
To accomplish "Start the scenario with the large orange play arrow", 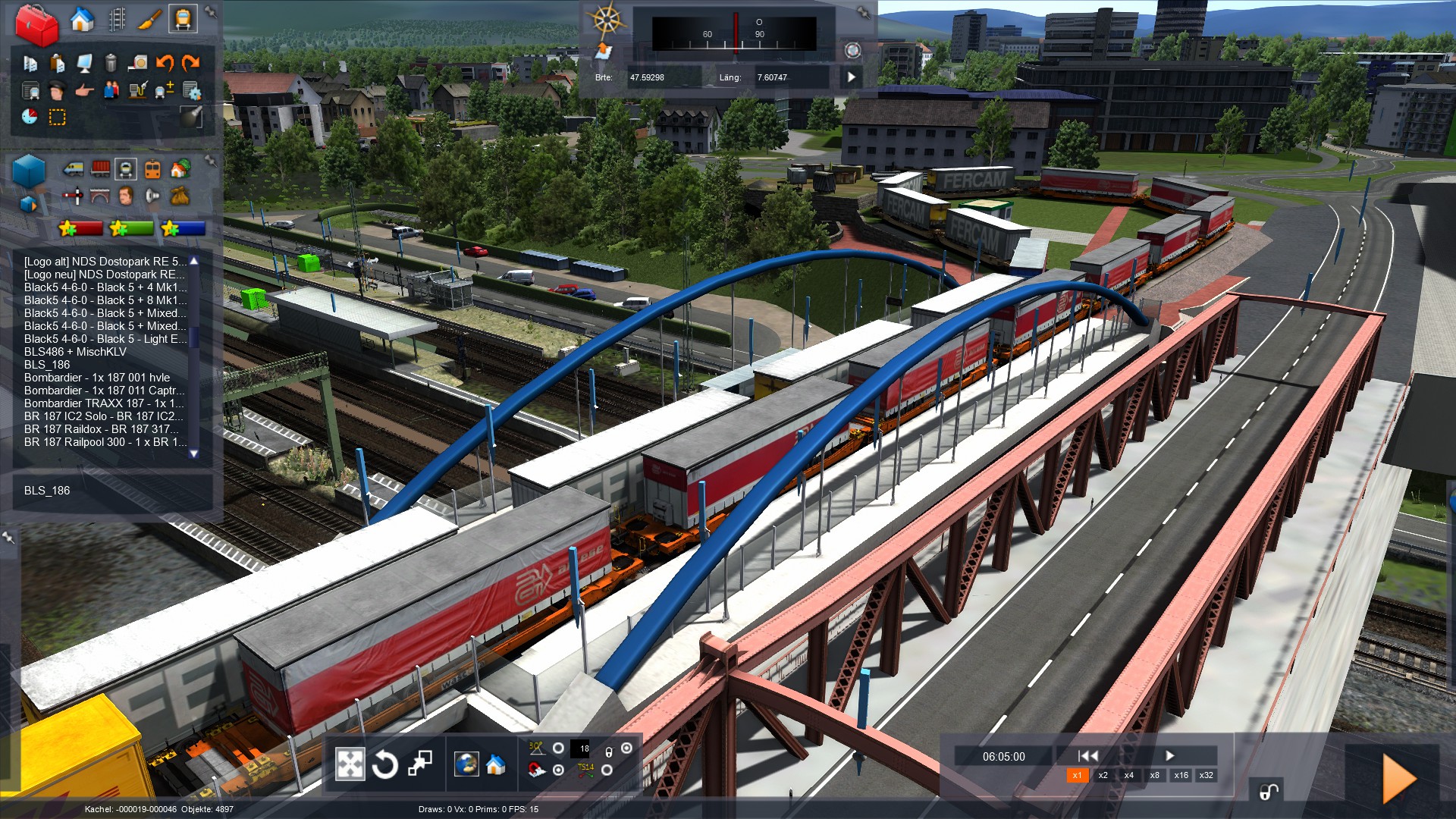I will coord(1399,778).
